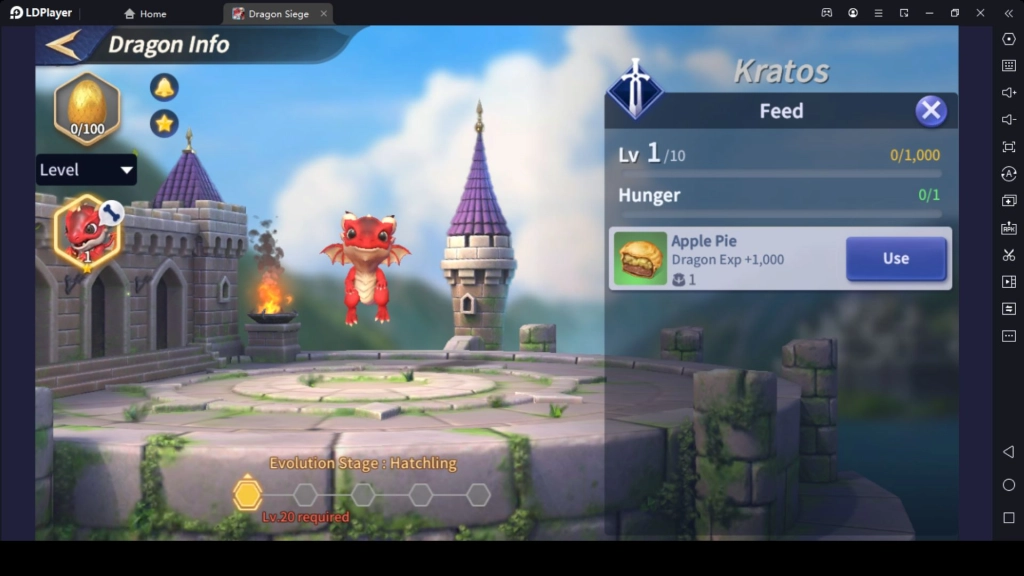Select the first Hatchling evolution stage hexagon

247,494
